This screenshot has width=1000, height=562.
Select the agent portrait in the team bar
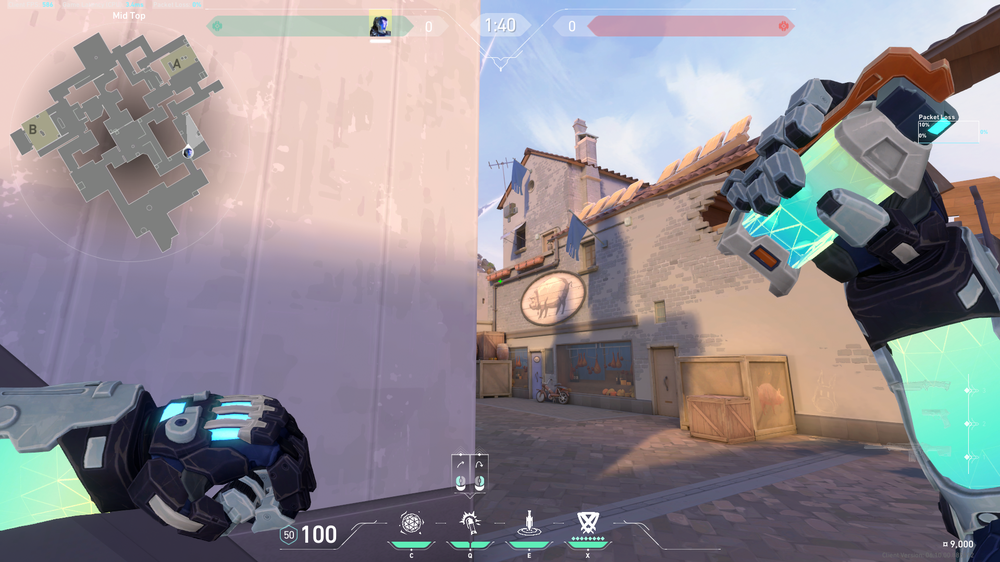pos(380,25)
